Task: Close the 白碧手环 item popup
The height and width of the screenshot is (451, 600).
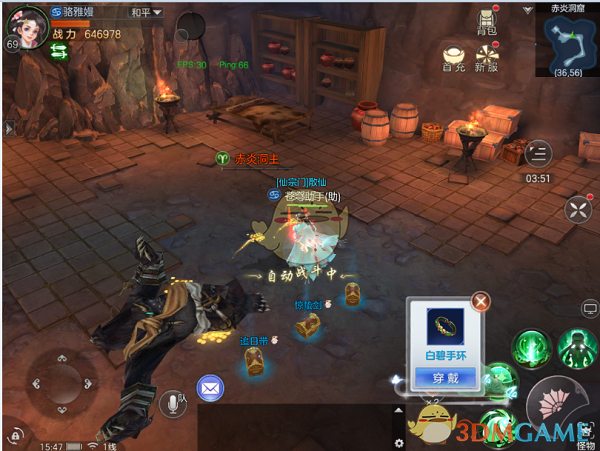Action: [x=481, y=300]
